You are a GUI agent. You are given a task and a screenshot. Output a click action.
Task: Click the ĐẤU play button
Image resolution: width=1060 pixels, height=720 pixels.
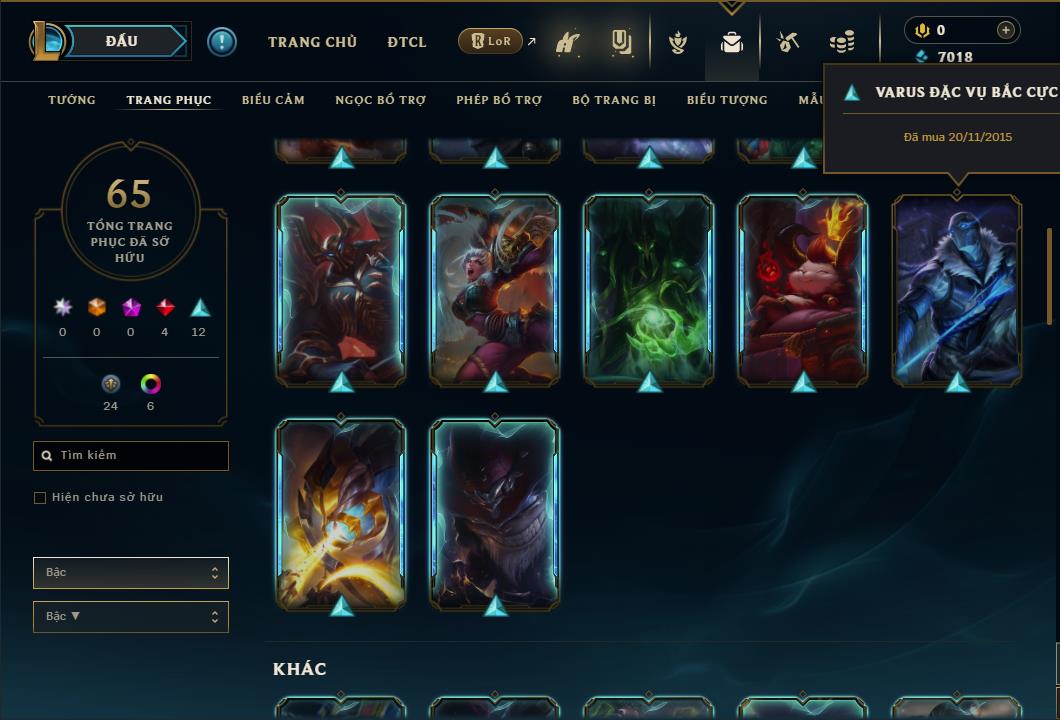coord(121,41)
